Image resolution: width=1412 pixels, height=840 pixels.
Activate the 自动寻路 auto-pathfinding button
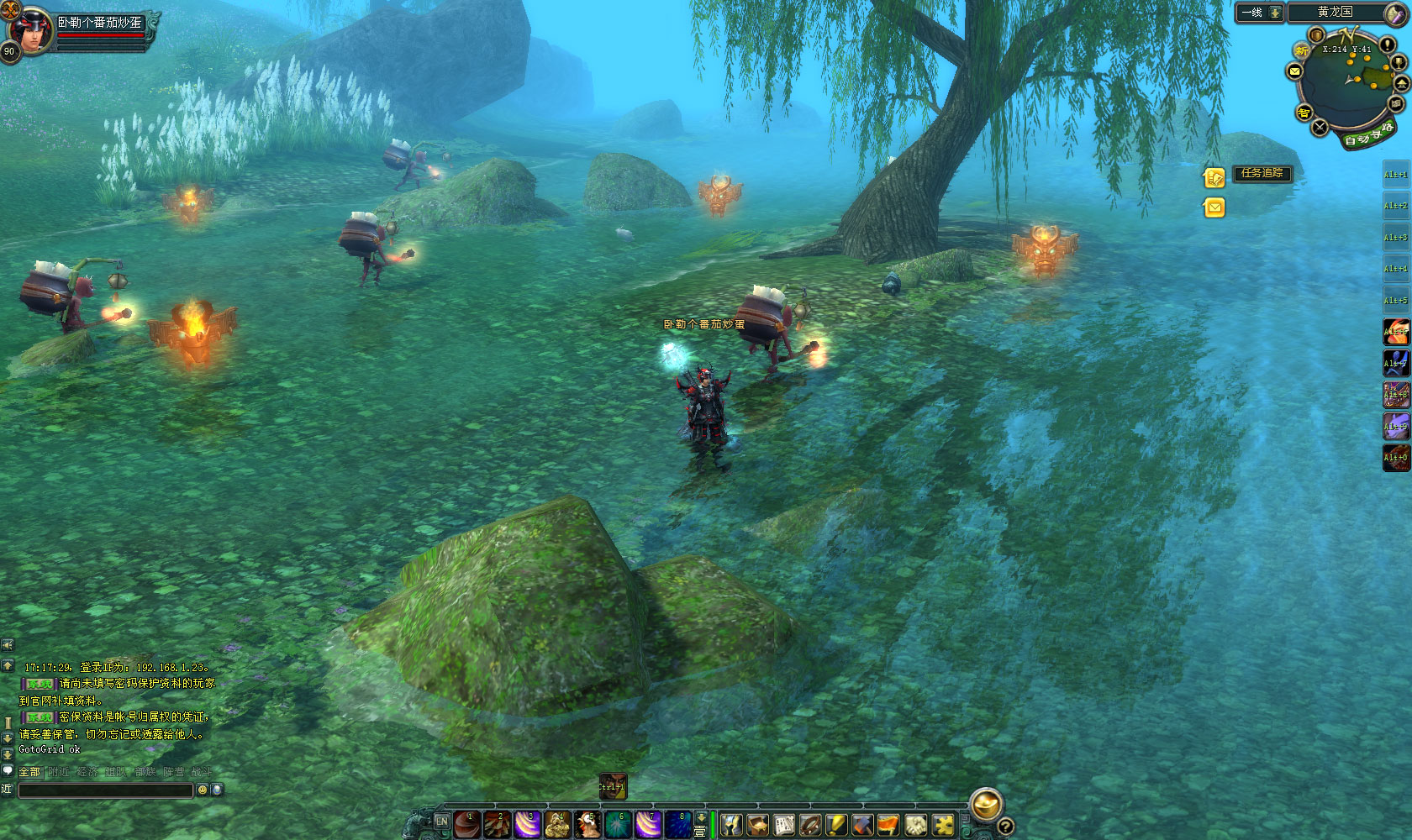point(1367,134)
